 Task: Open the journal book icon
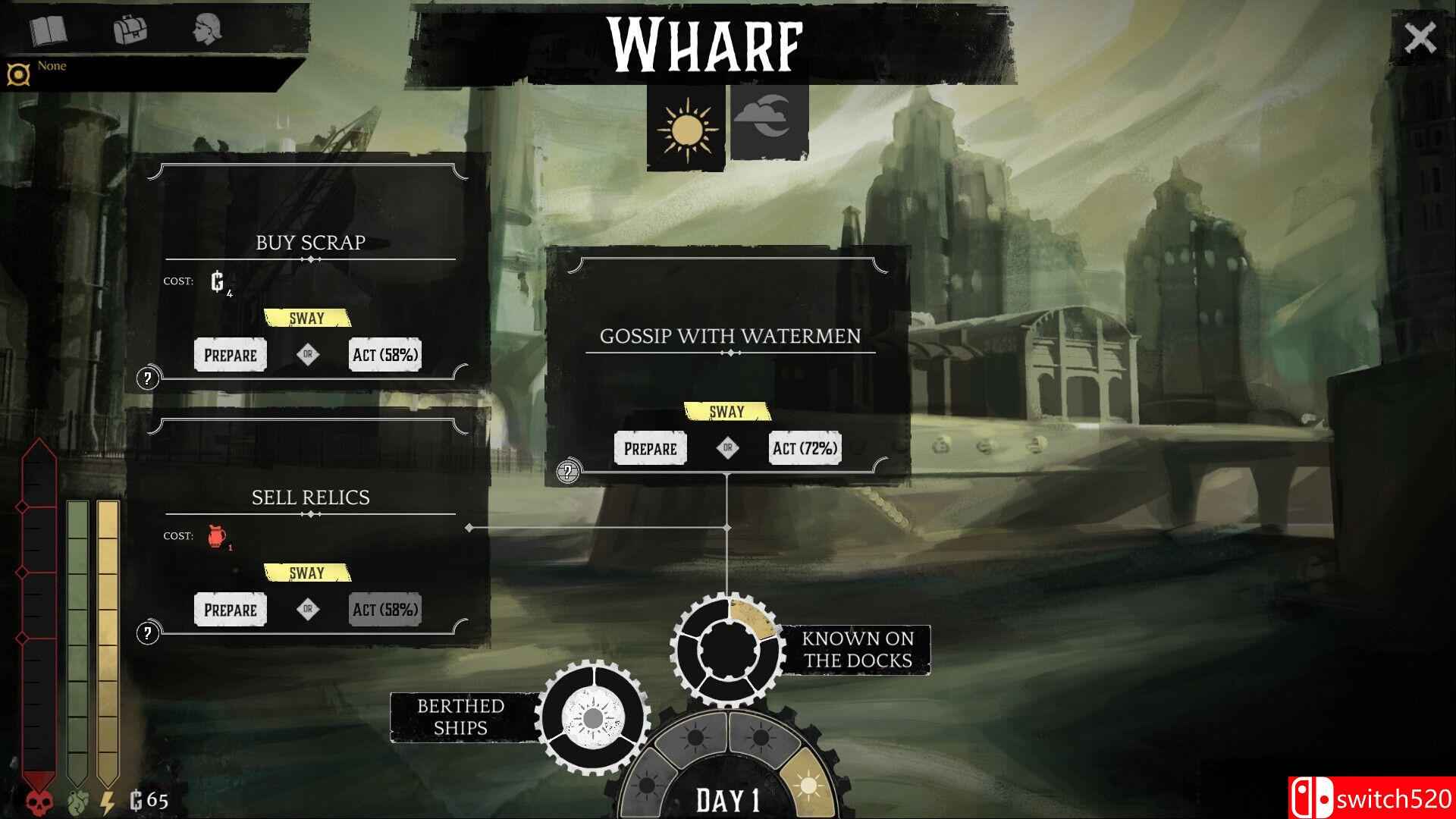point(49,30)
